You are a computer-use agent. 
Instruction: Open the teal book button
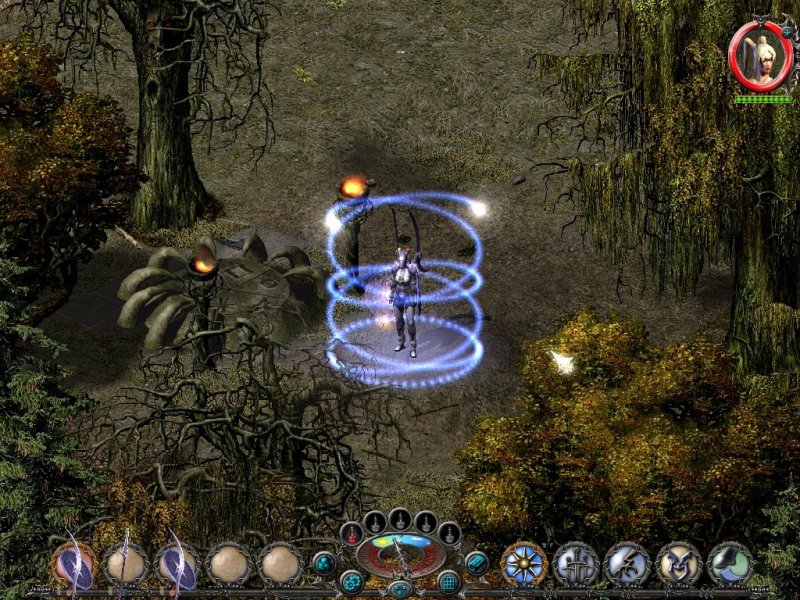[477, 563]
